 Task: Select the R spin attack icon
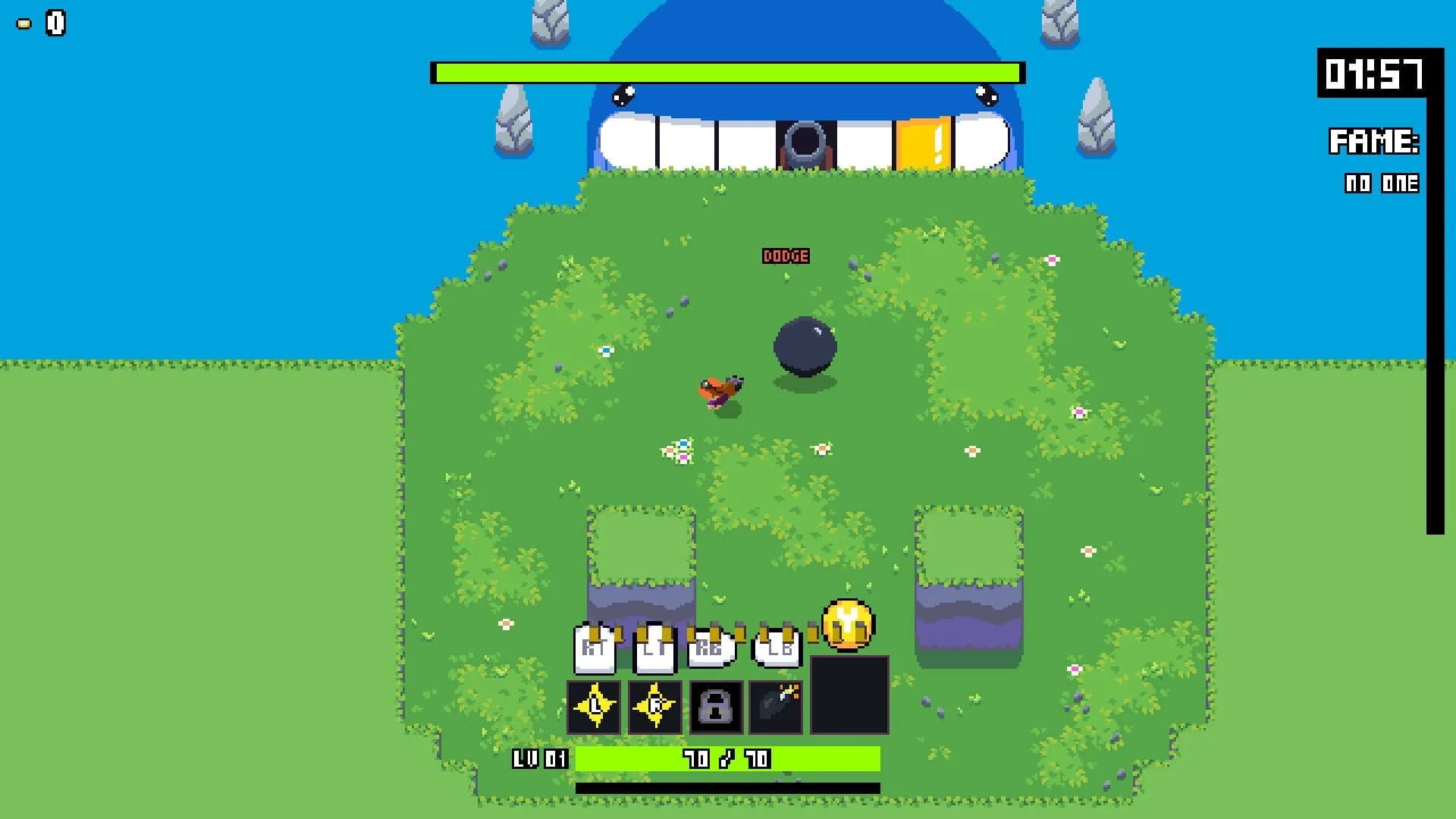tap(657, 707)
